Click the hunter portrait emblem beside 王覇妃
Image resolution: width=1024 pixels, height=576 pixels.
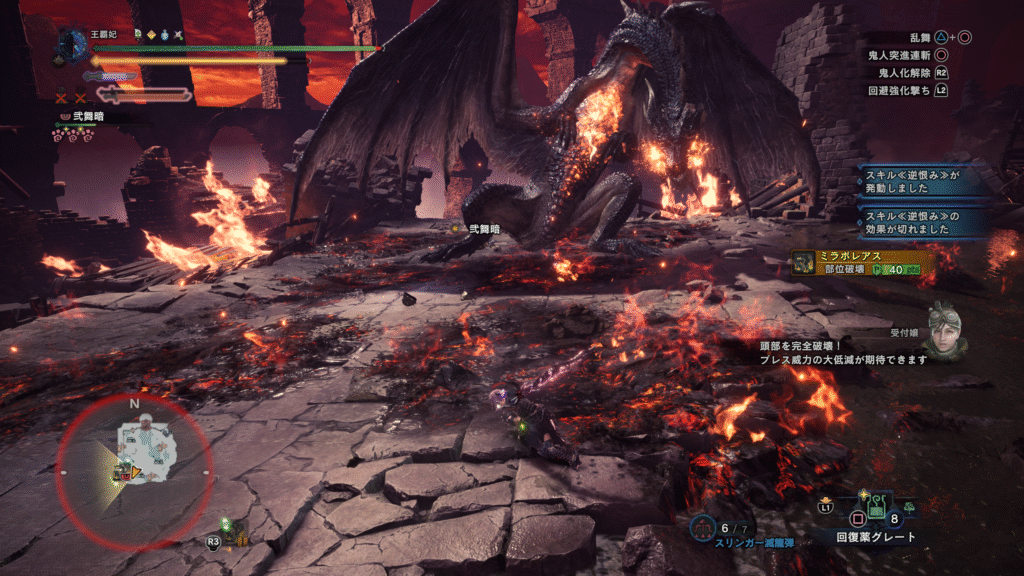point(73,44)
